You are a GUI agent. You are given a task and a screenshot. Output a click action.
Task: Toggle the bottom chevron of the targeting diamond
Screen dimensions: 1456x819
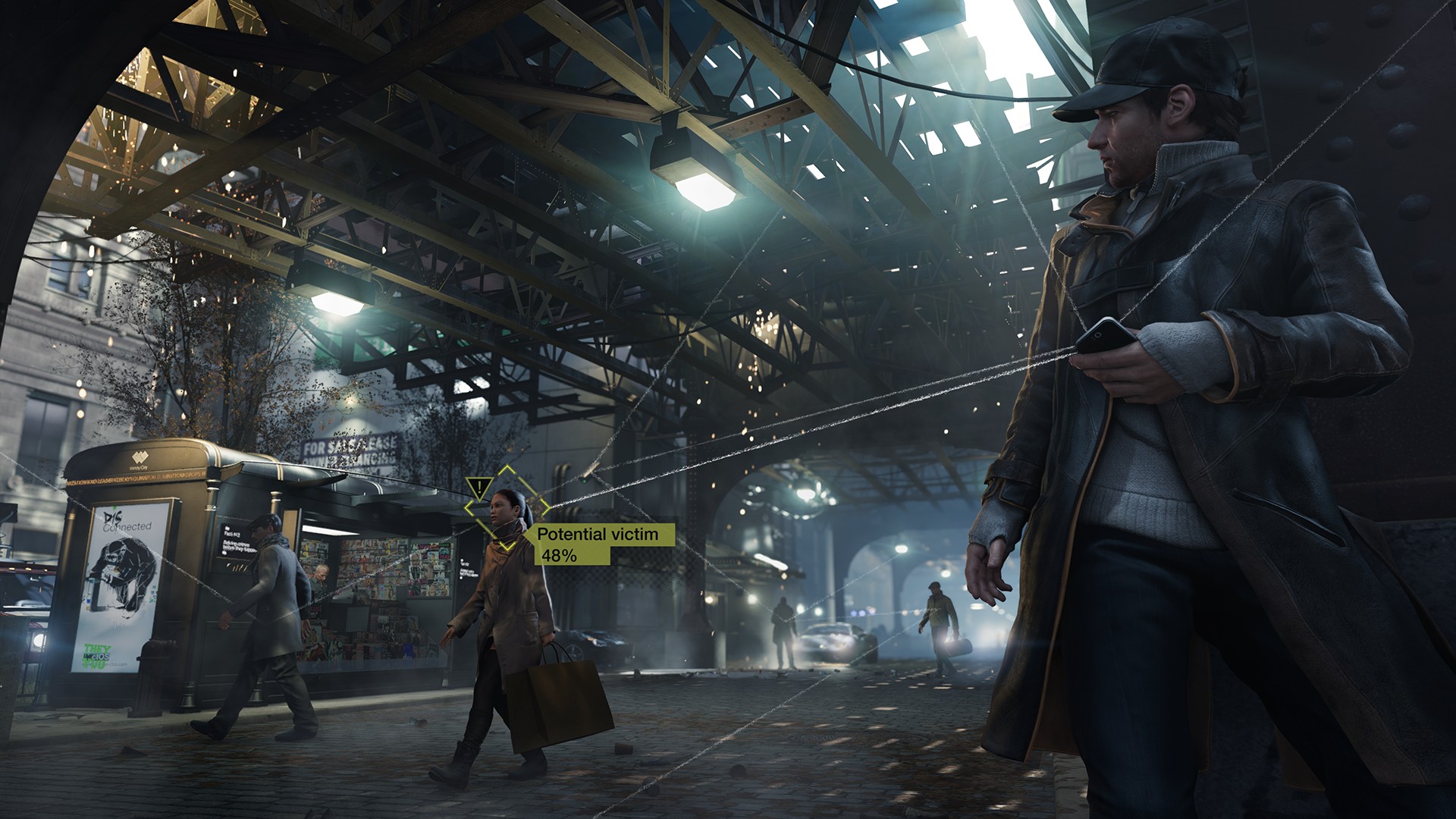coord(507,548)
